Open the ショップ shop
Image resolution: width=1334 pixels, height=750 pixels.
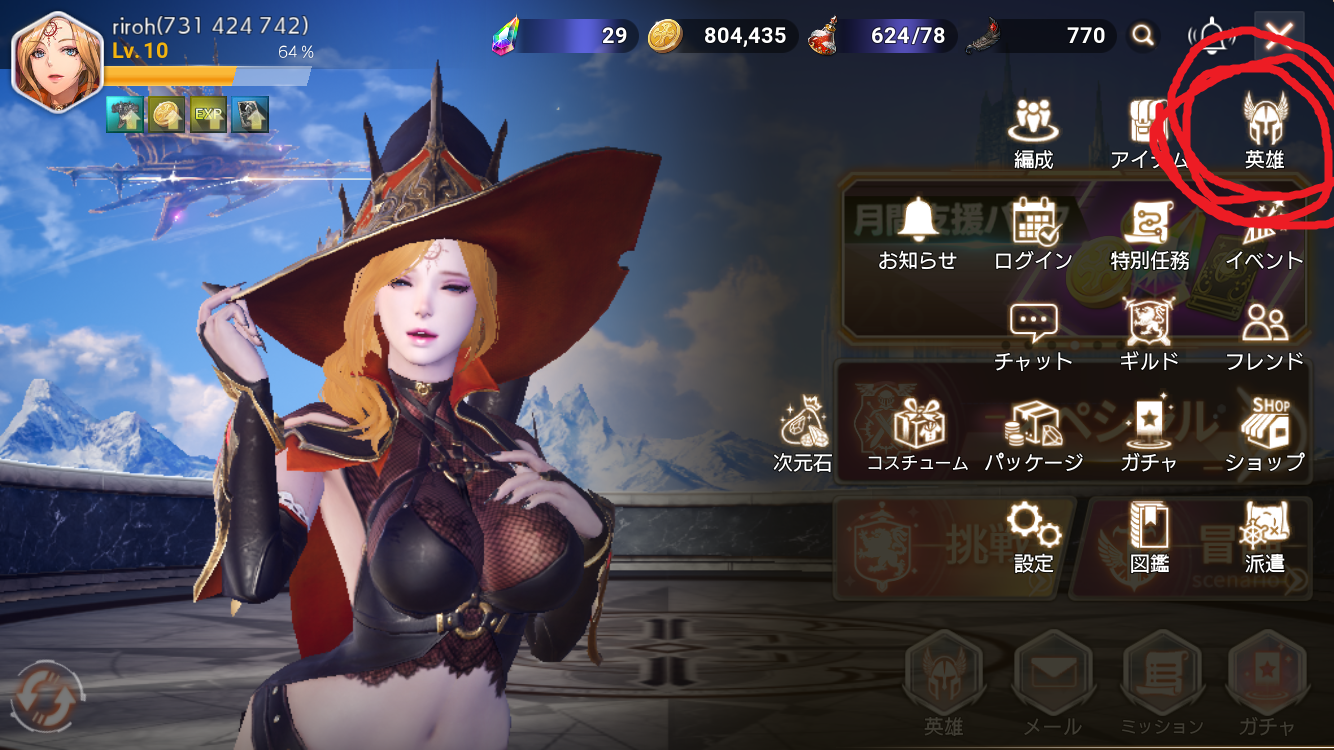[x=1264, y=435]
